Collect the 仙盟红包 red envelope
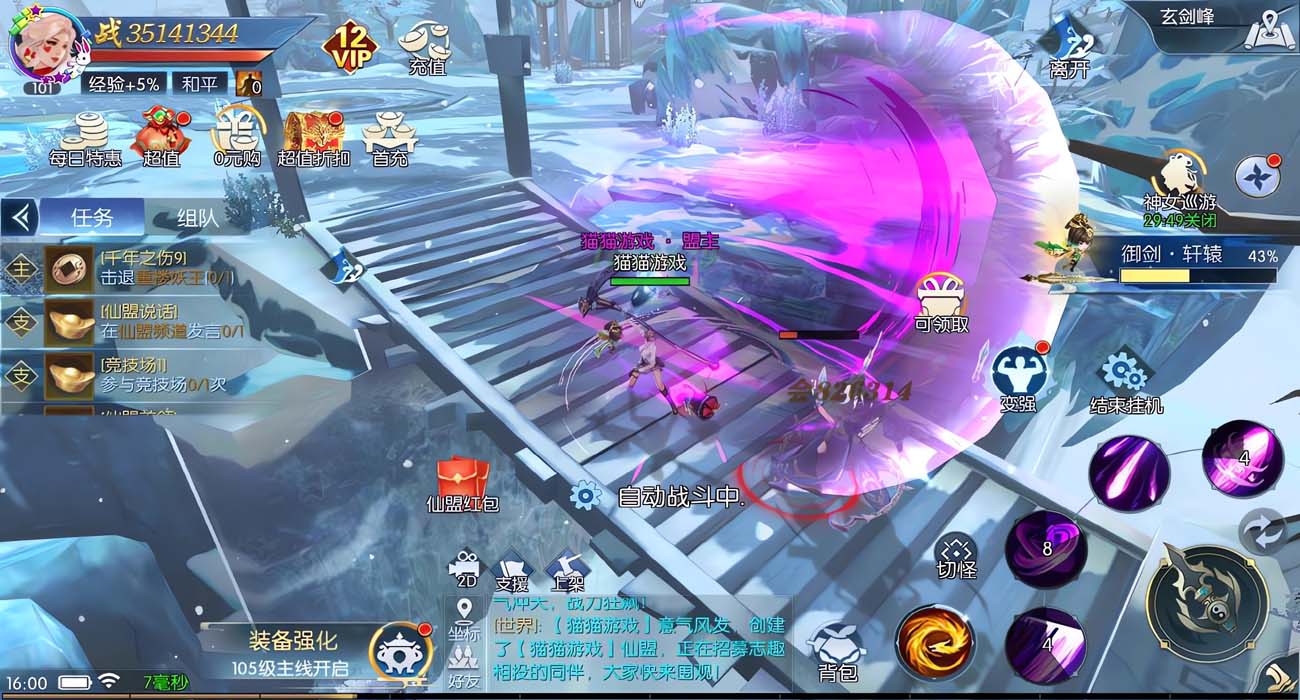This screenshot has width=1300, height=700. pyautogui.click(x=461, y=482)
